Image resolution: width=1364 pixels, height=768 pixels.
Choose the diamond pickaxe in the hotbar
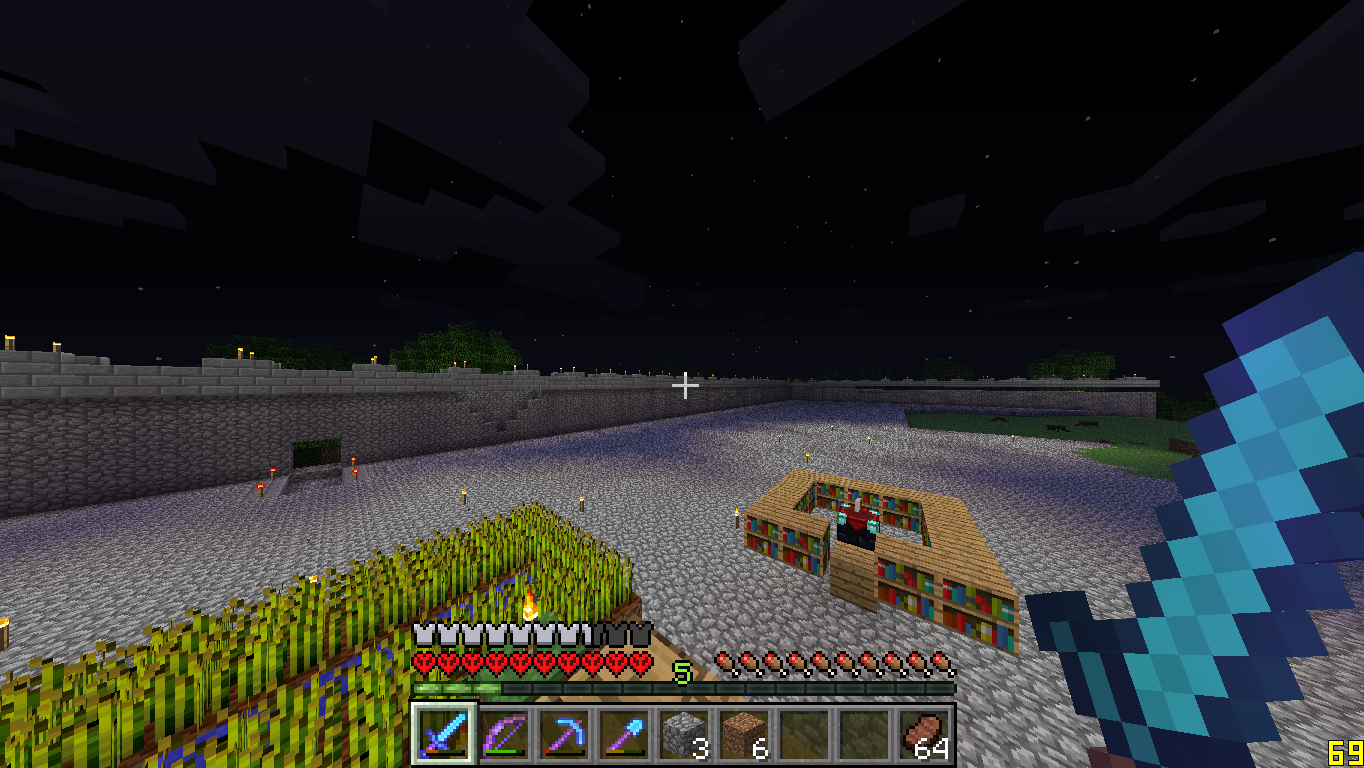pyautogui.click(x=563, y=735)
